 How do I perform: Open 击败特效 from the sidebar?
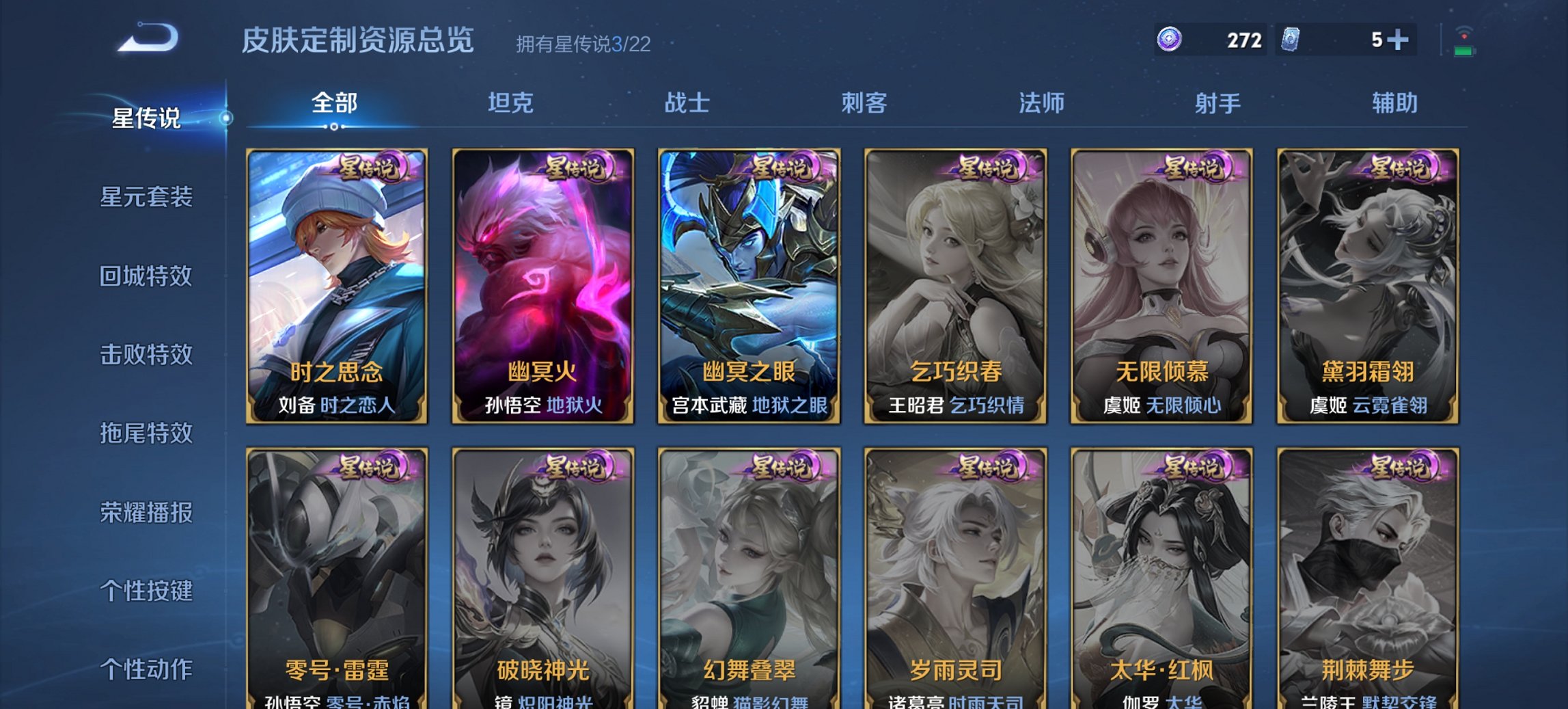[x=148, y=354]
